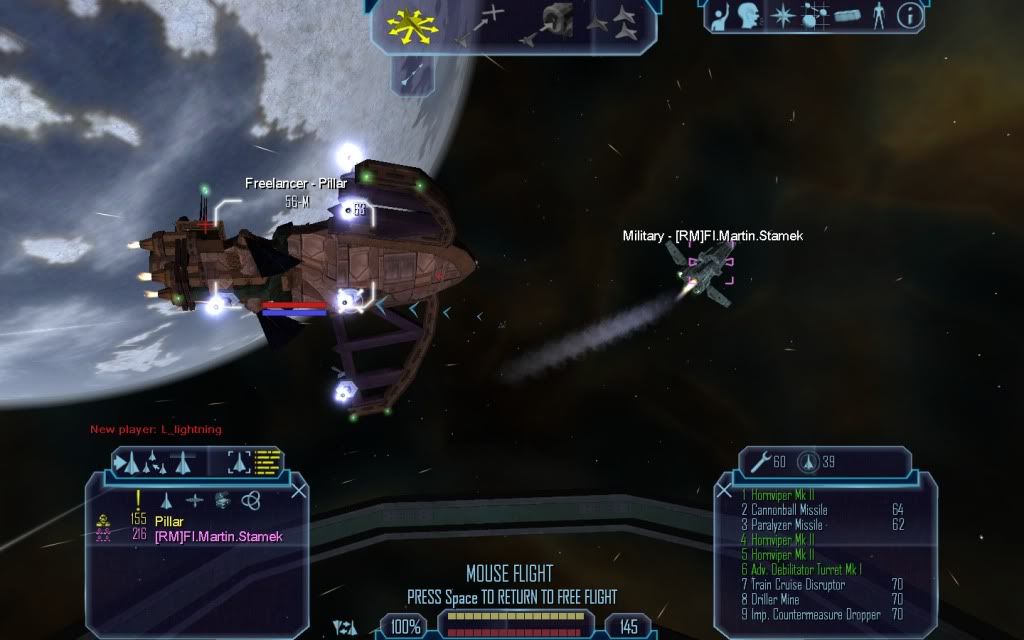
Task: Select Paralyzer Missile in weapons list
Action: [781, 524]
